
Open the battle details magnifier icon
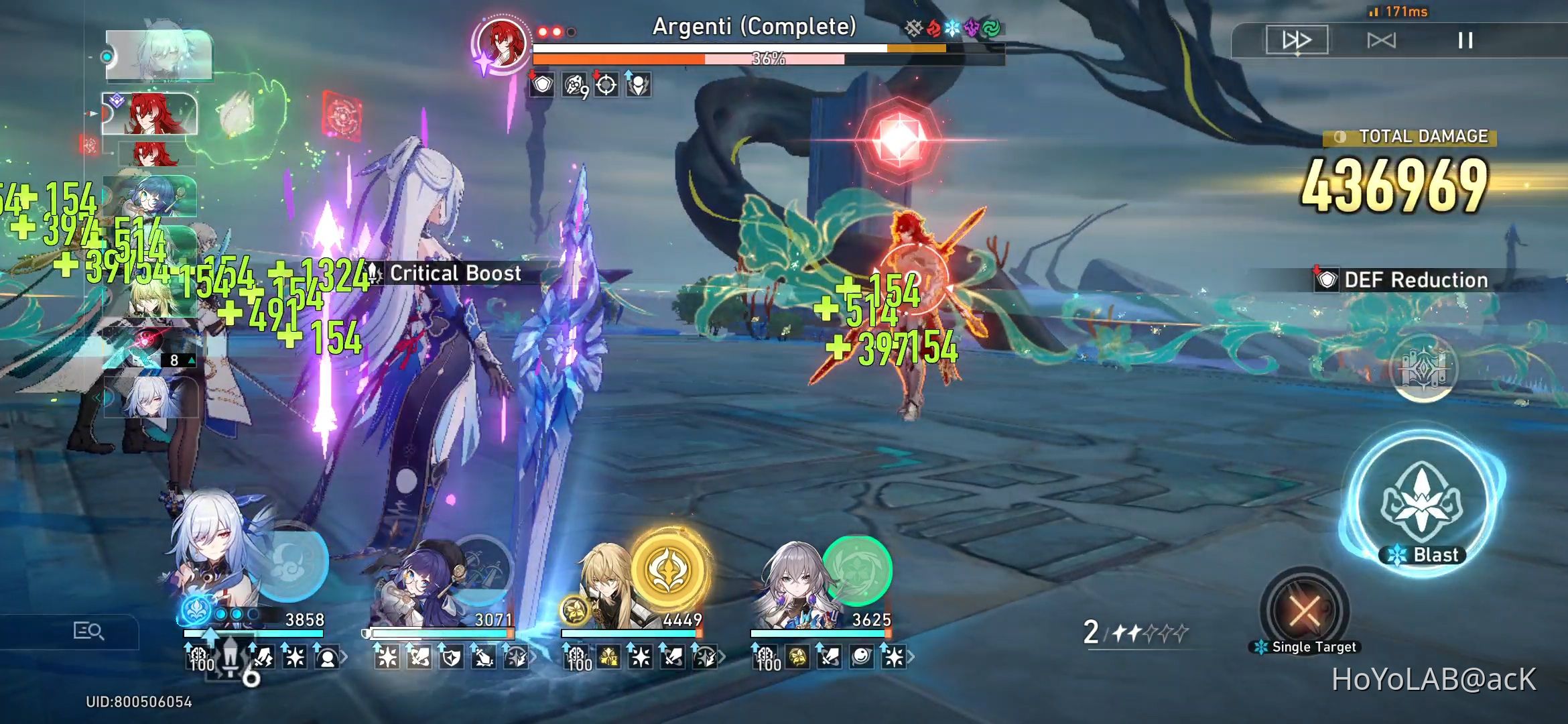pyautogui.click(x=89, y=631)
